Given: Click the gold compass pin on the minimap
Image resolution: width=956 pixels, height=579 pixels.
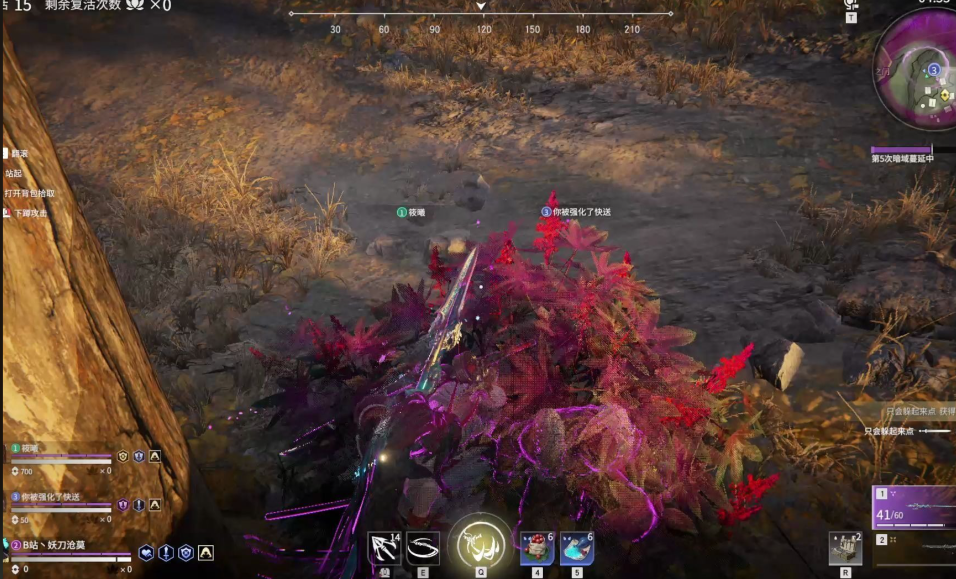Looking at the screenshot, I should [x=946, y=95].
